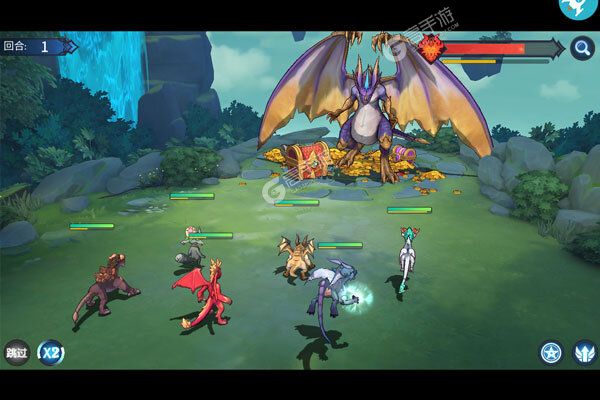Toggle the X2 battle speed
Screen dimensions: 600x400
[x=51, y=352]
